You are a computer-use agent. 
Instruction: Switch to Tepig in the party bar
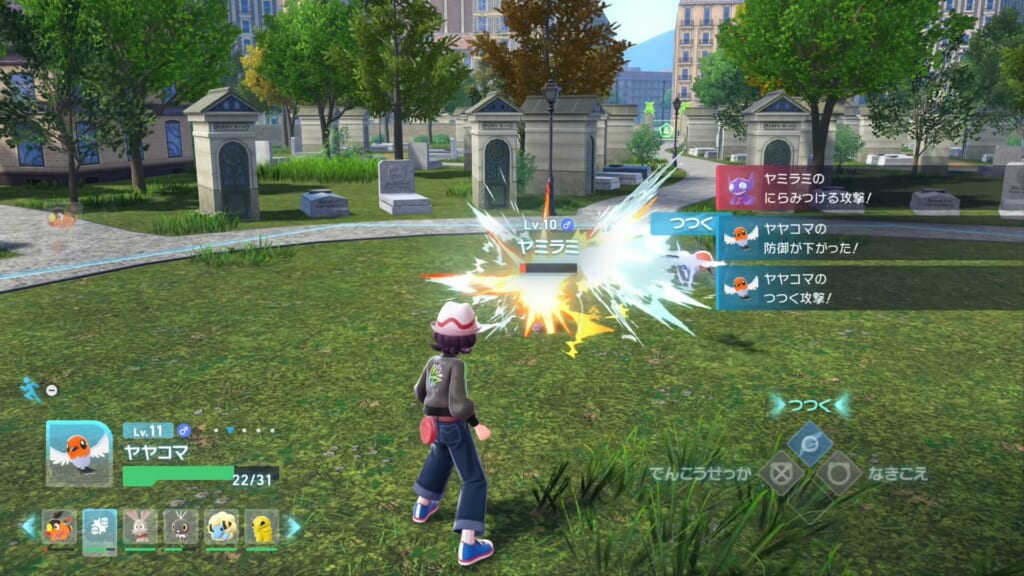(59, 527)
